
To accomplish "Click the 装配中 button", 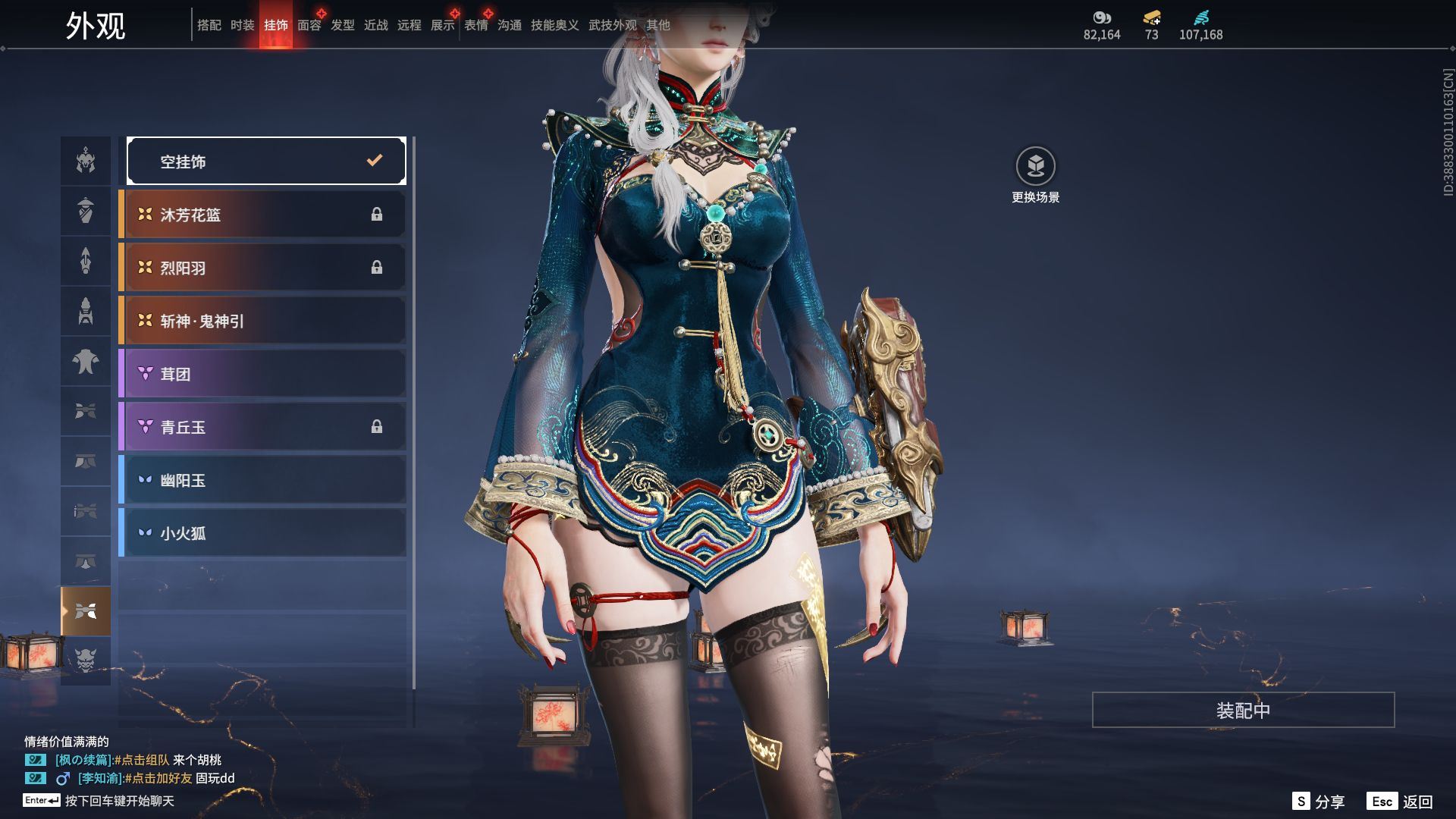I will coord(1243,710).
